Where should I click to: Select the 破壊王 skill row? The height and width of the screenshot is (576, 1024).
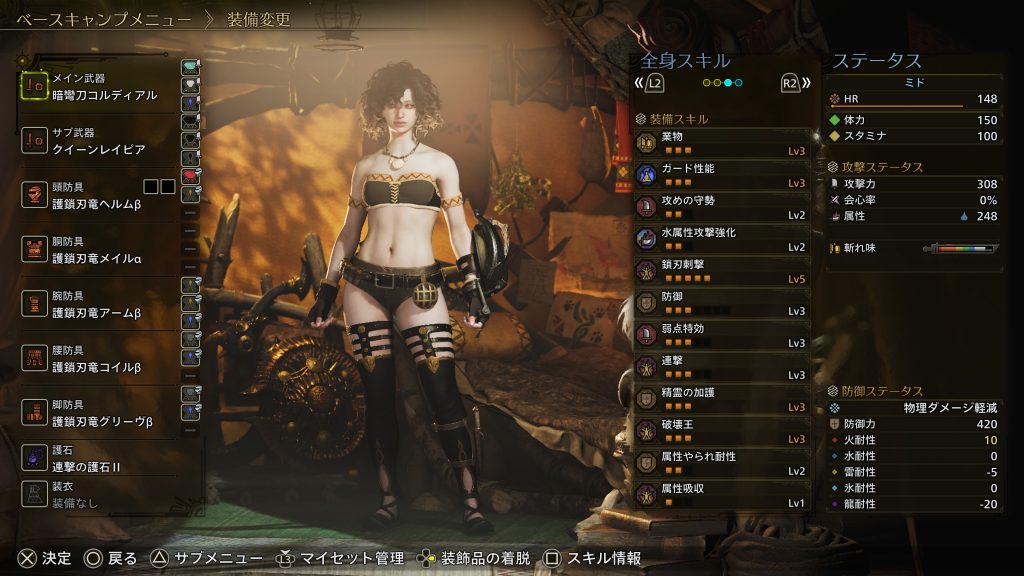(724, 430)
